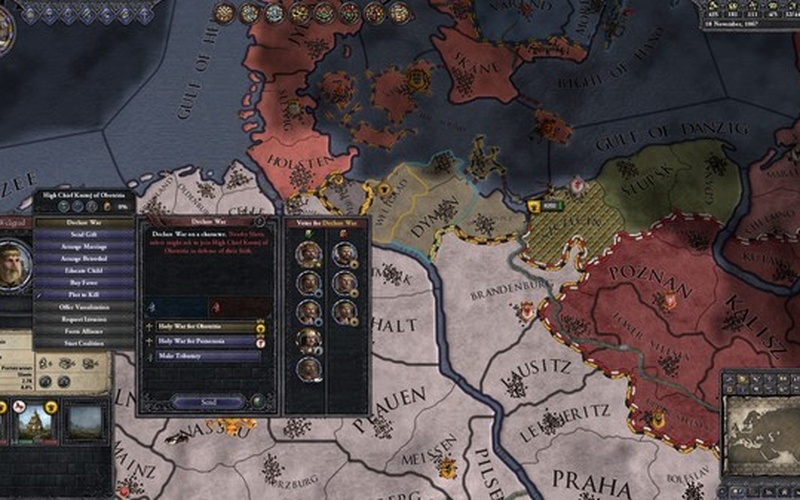Select Arrange Betrothal
Screen dimensions: 800x500
(84, 259)
